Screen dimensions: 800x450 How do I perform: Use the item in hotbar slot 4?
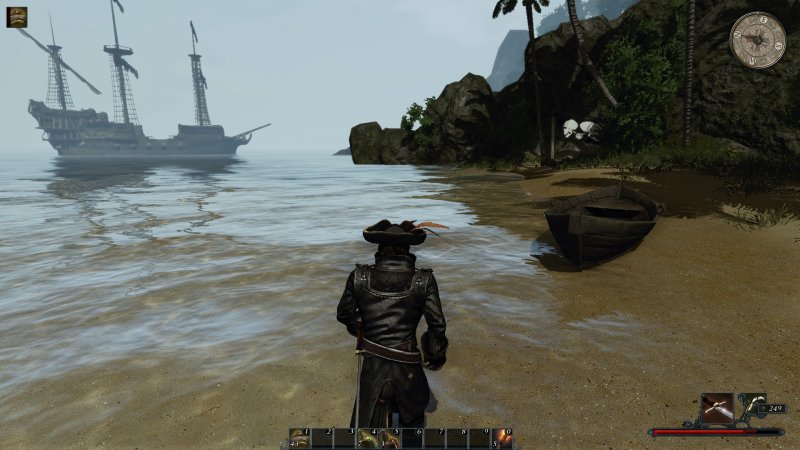tap(367, 438)
